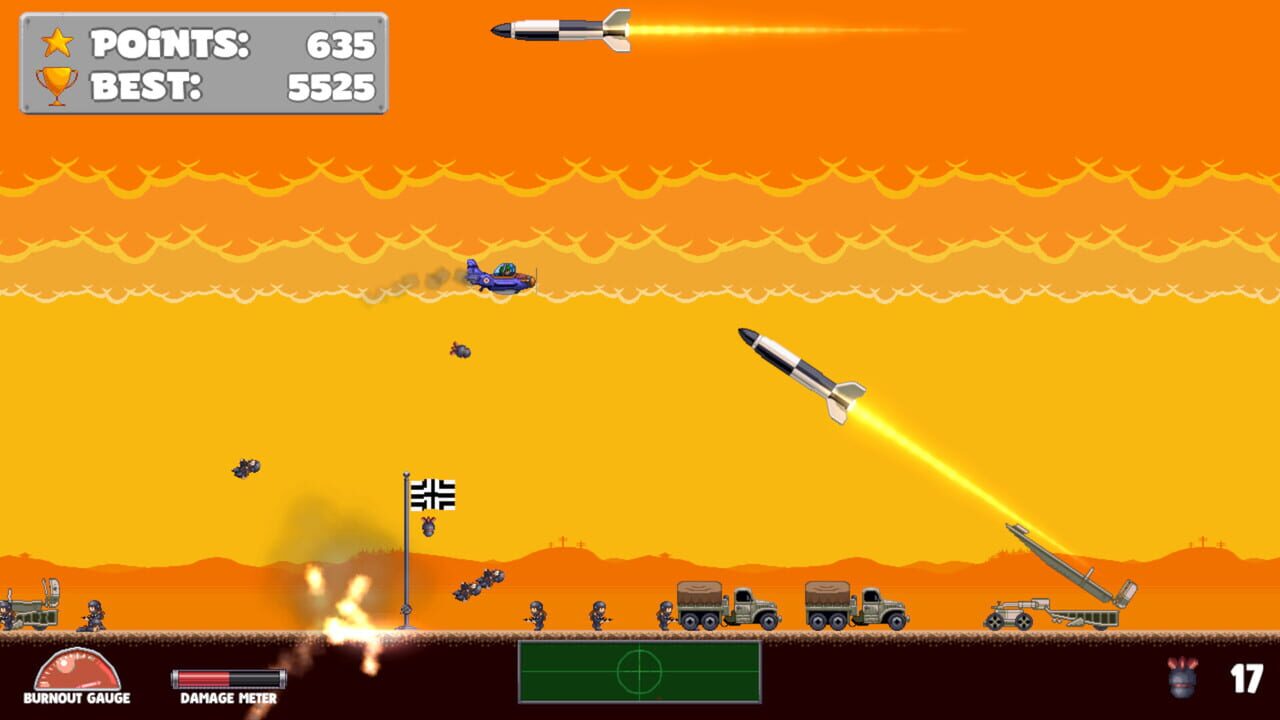Viewport: 1280px width, 720px height.
Task: Click the star icon beside POINTS
Action: (58, 44)
